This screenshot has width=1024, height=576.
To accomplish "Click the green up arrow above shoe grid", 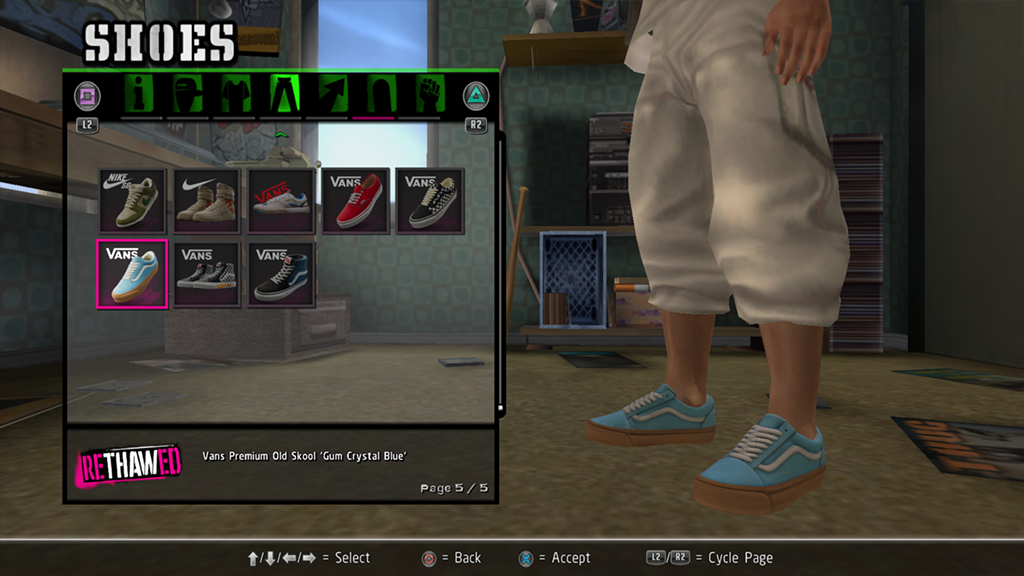I will tap(281, 134).
